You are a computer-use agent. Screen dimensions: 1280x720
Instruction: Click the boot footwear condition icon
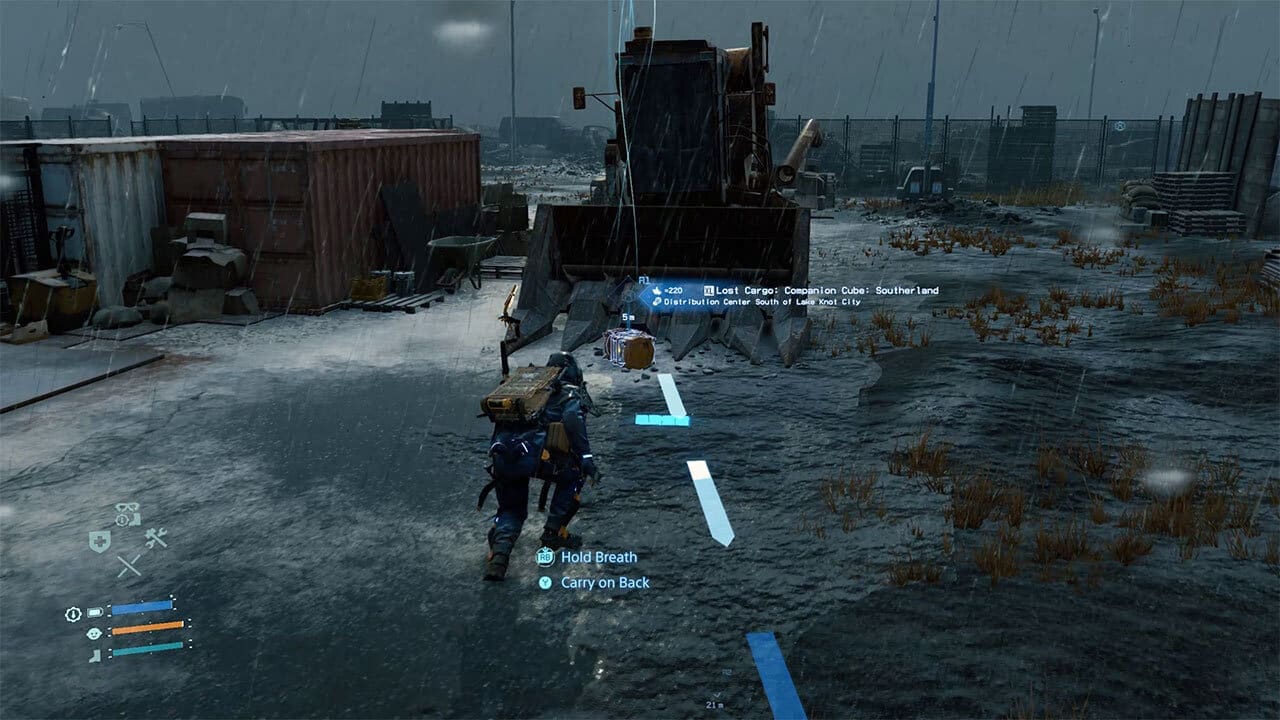pyautogui.click(x=94, y=656)
